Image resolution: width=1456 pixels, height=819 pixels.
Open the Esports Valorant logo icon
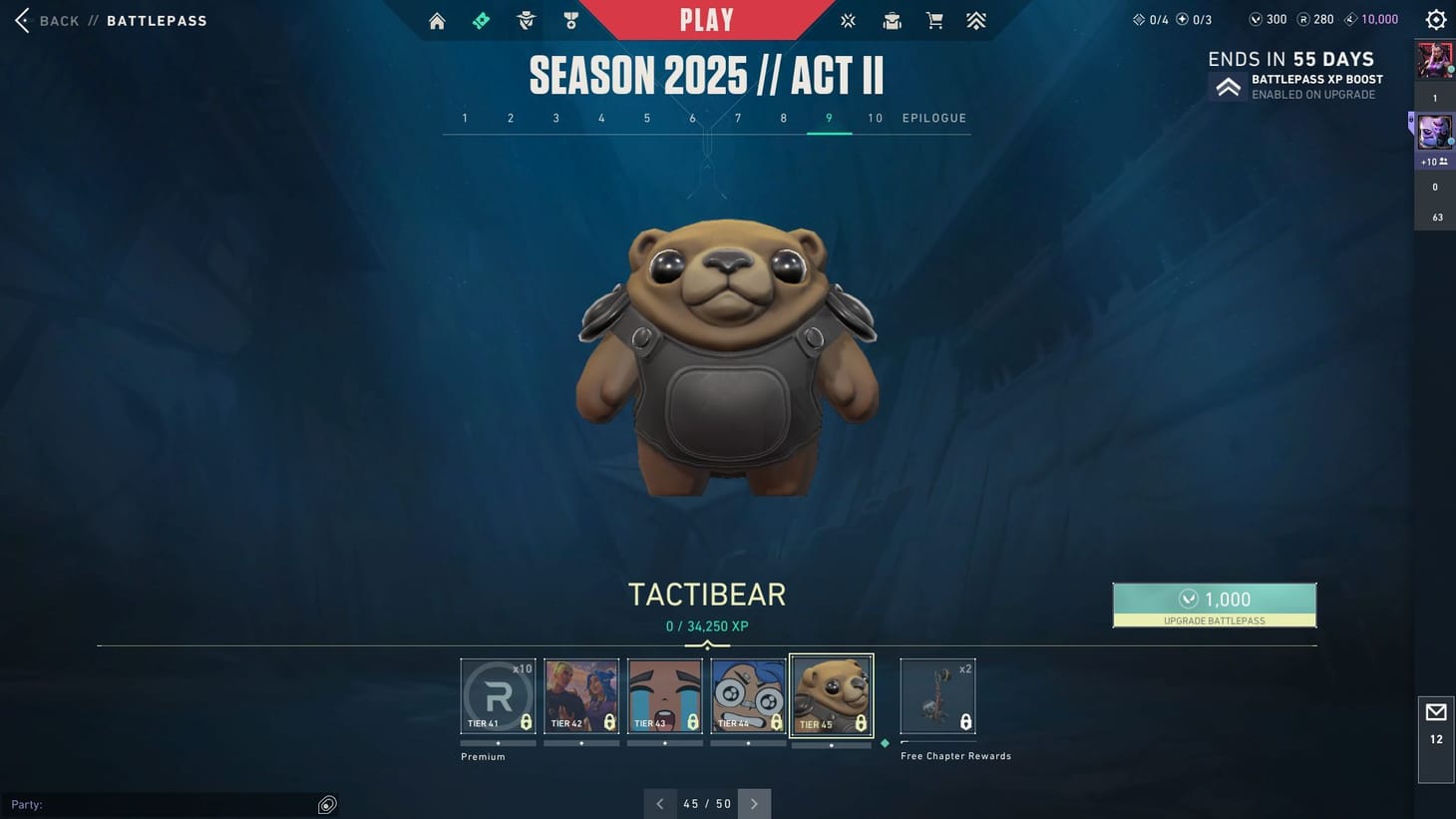pos(847,20)
